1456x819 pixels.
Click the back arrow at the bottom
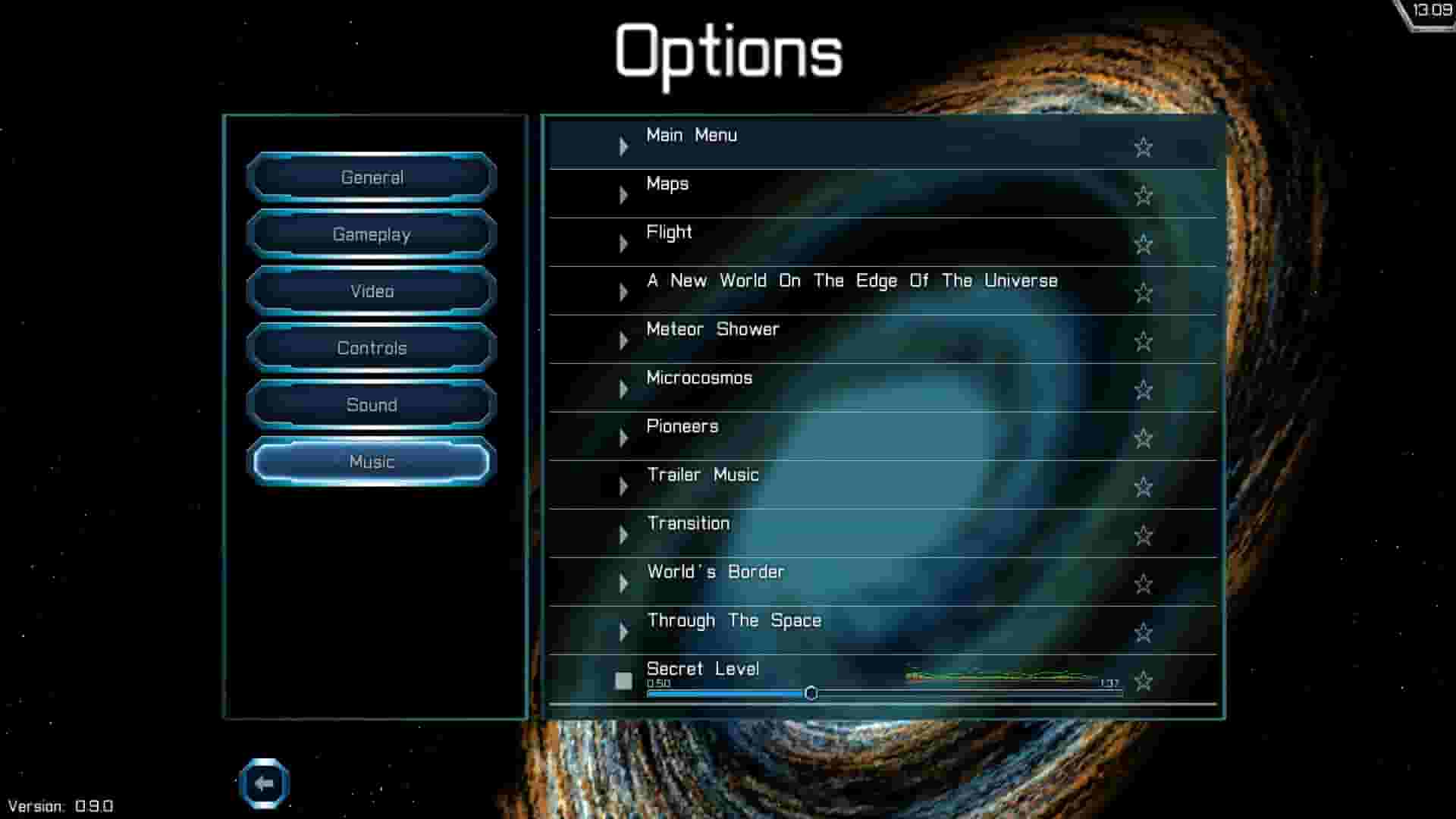click(x=265, y=784)
